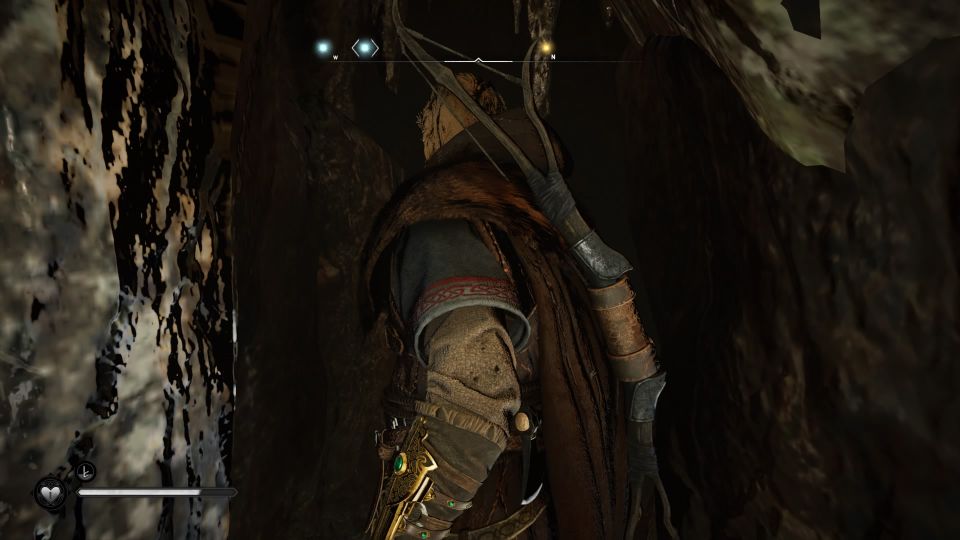Select the heart-shaped ration icon
This screenshot has height=540, width=960.
(50, 493)
